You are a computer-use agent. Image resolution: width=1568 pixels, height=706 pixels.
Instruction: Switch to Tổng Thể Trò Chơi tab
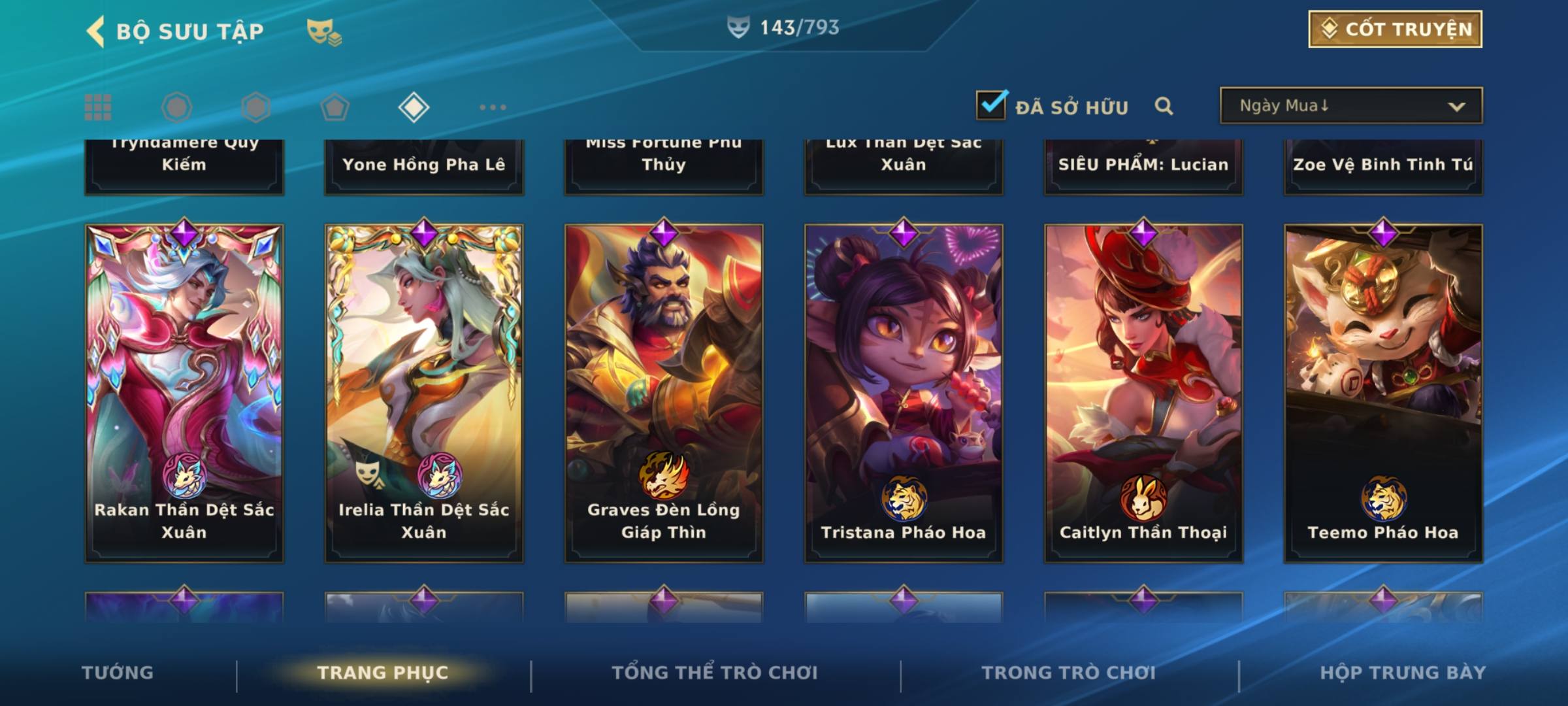click(715, 673)
